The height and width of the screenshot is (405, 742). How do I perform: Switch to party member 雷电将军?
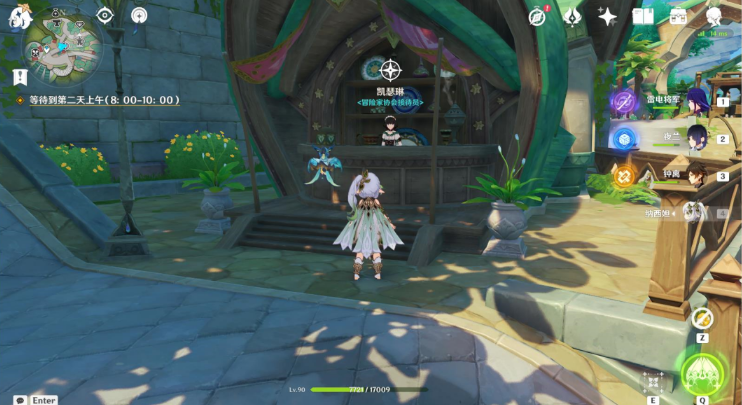[x=697, y=101]
